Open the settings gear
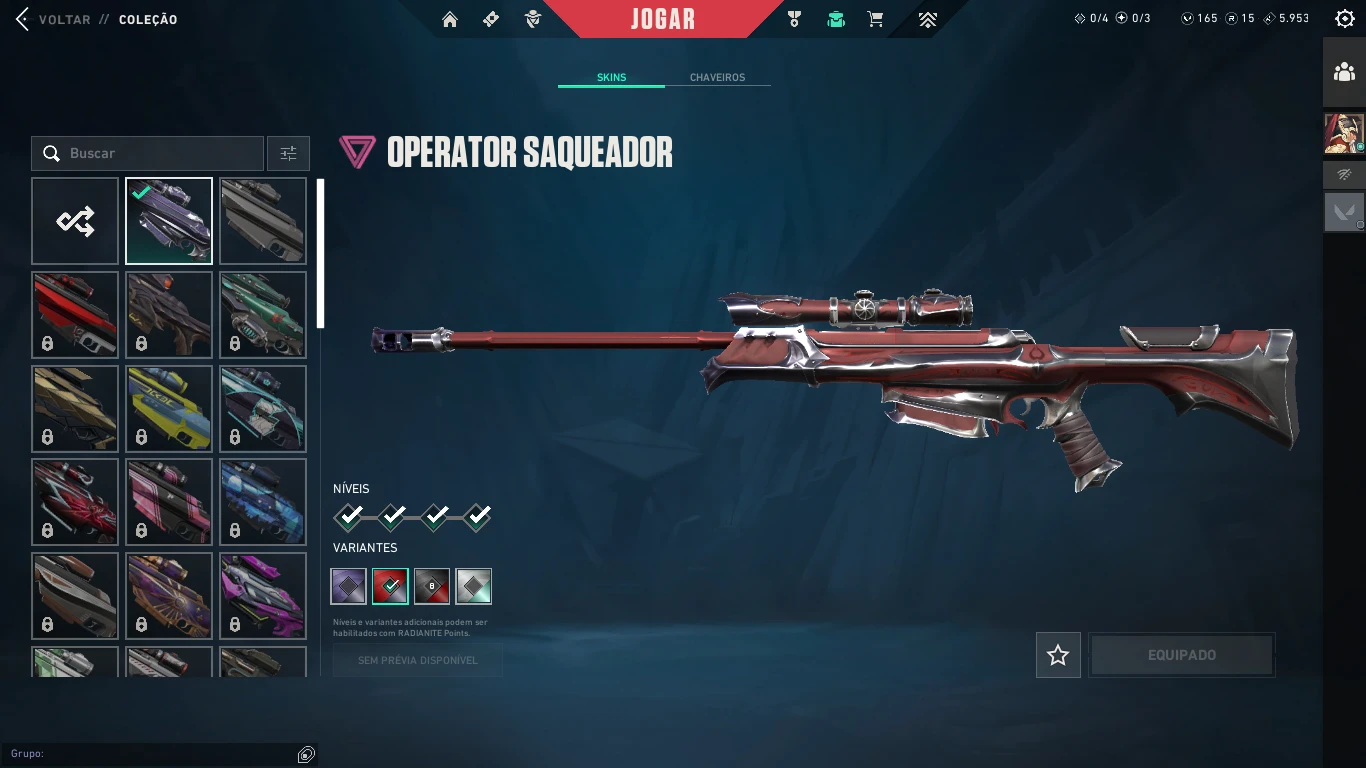 tap(1345, 19)
